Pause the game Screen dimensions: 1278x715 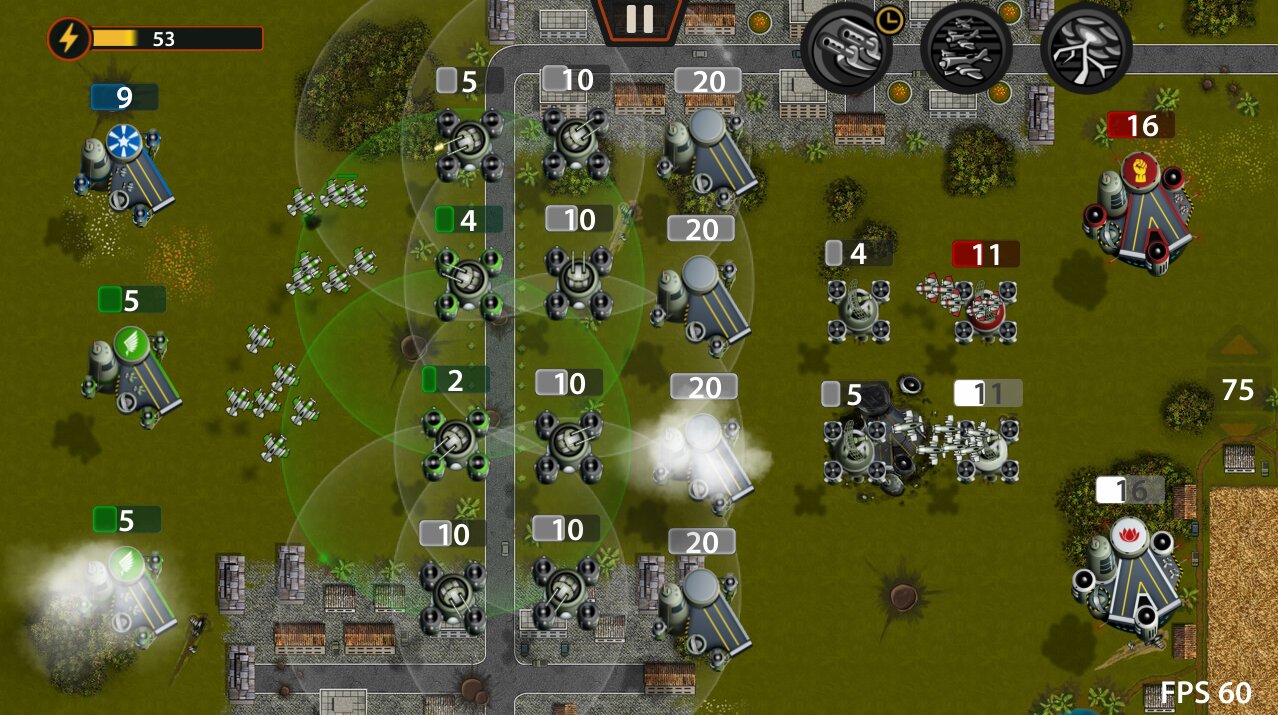point(639,18)
